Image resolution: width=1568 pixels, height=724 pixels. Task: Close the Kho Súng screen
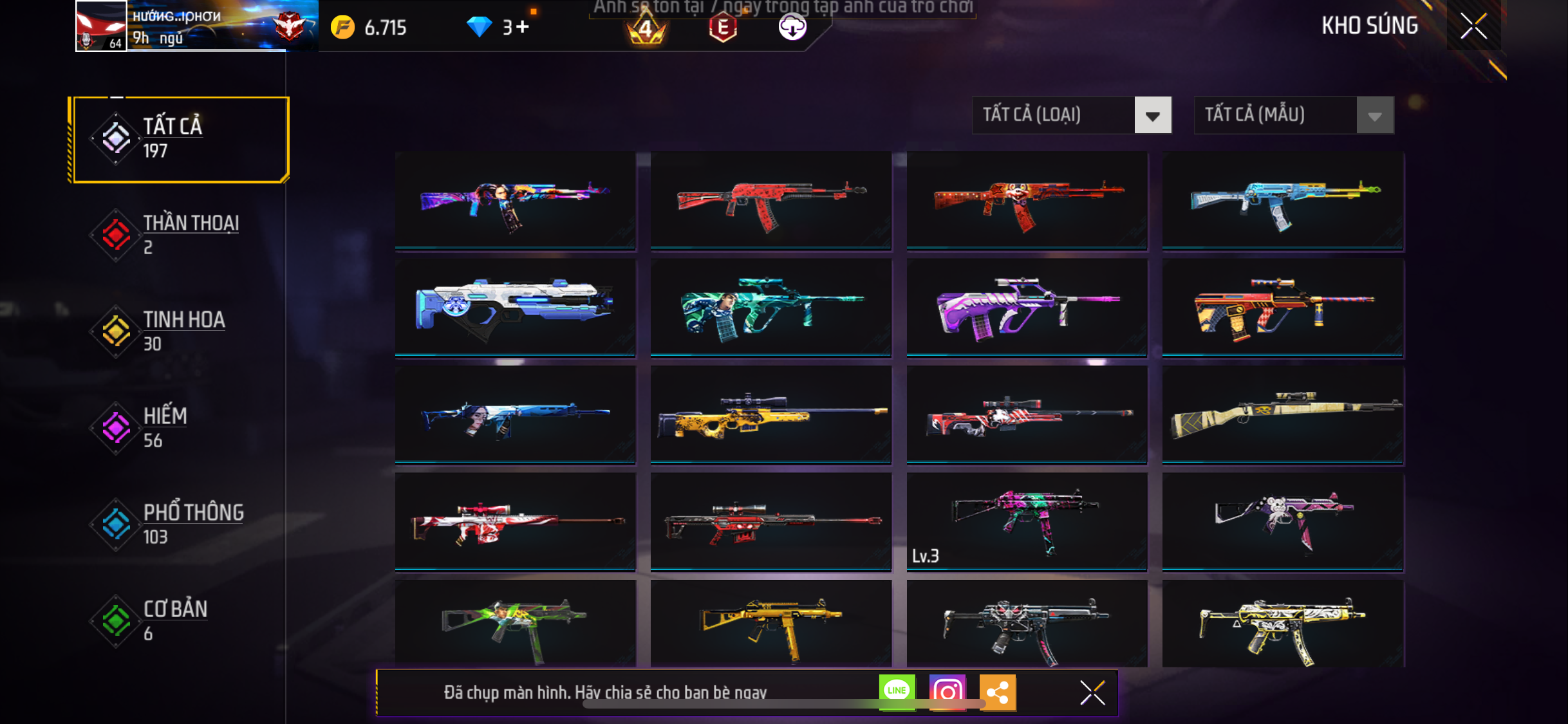click(1473, 26)
